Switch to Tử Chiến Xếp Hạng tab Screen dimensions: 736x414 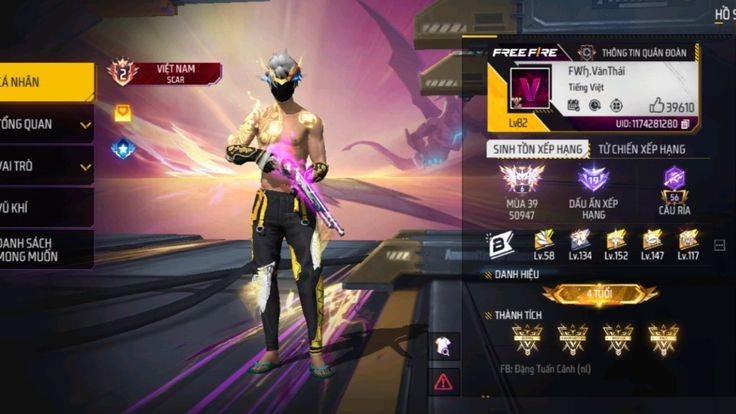pos(641,149)
